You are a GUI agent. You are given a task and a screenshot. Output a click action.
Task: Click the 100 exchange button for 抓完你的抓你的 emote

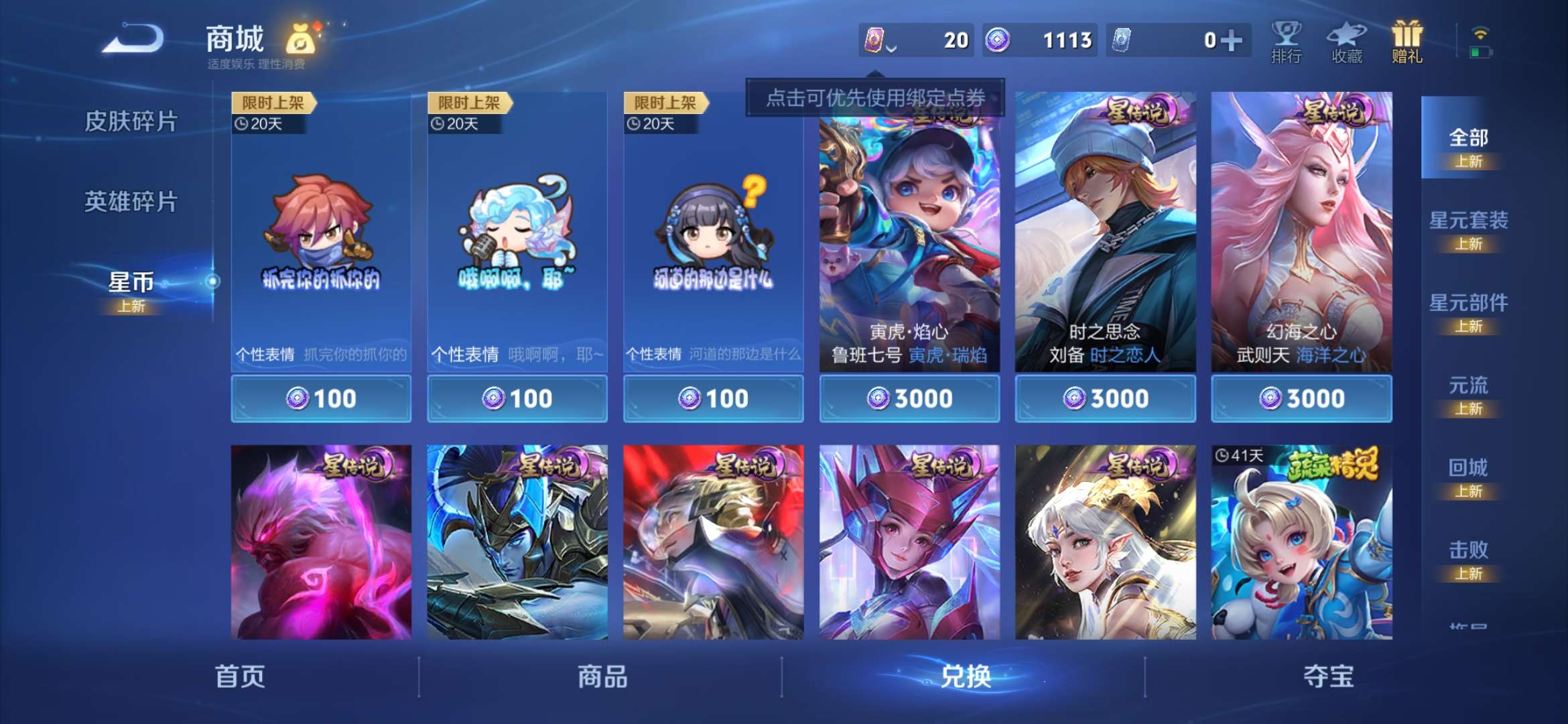click(x=320, y=398)
